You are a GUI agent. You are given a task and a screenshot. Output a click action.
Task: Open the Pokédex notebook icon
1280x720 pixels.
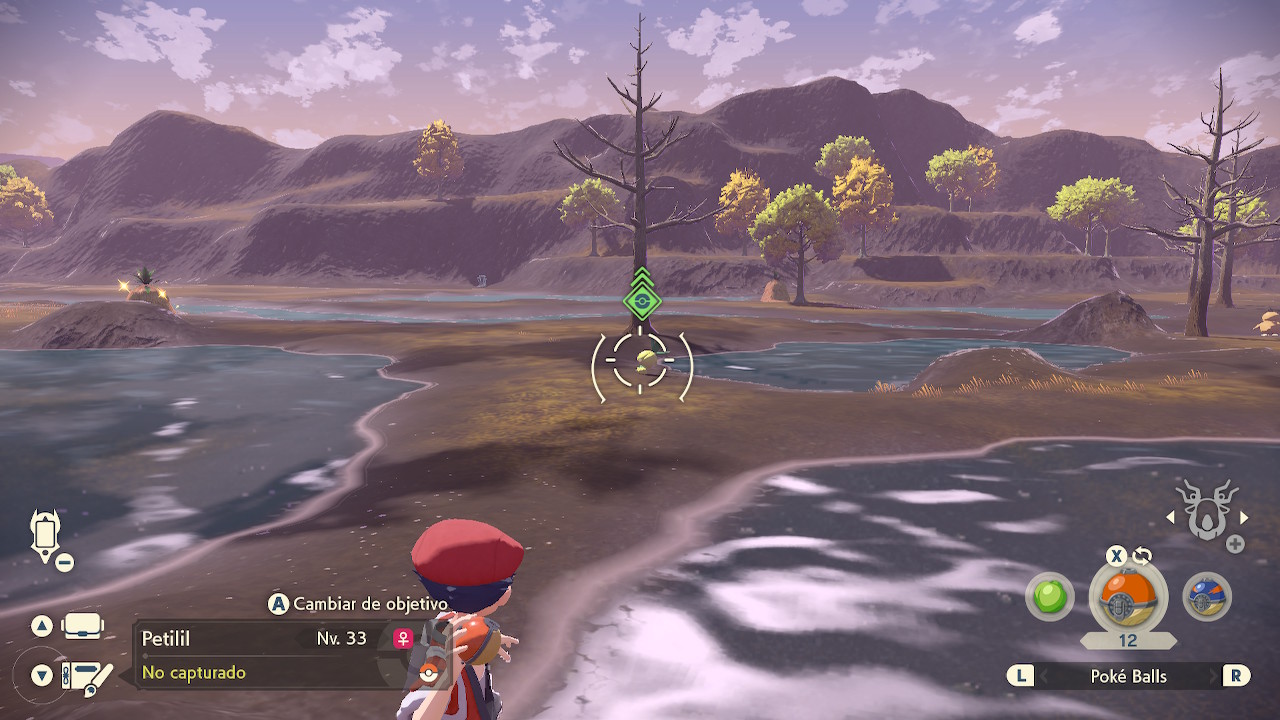click(x=86, y=676)
